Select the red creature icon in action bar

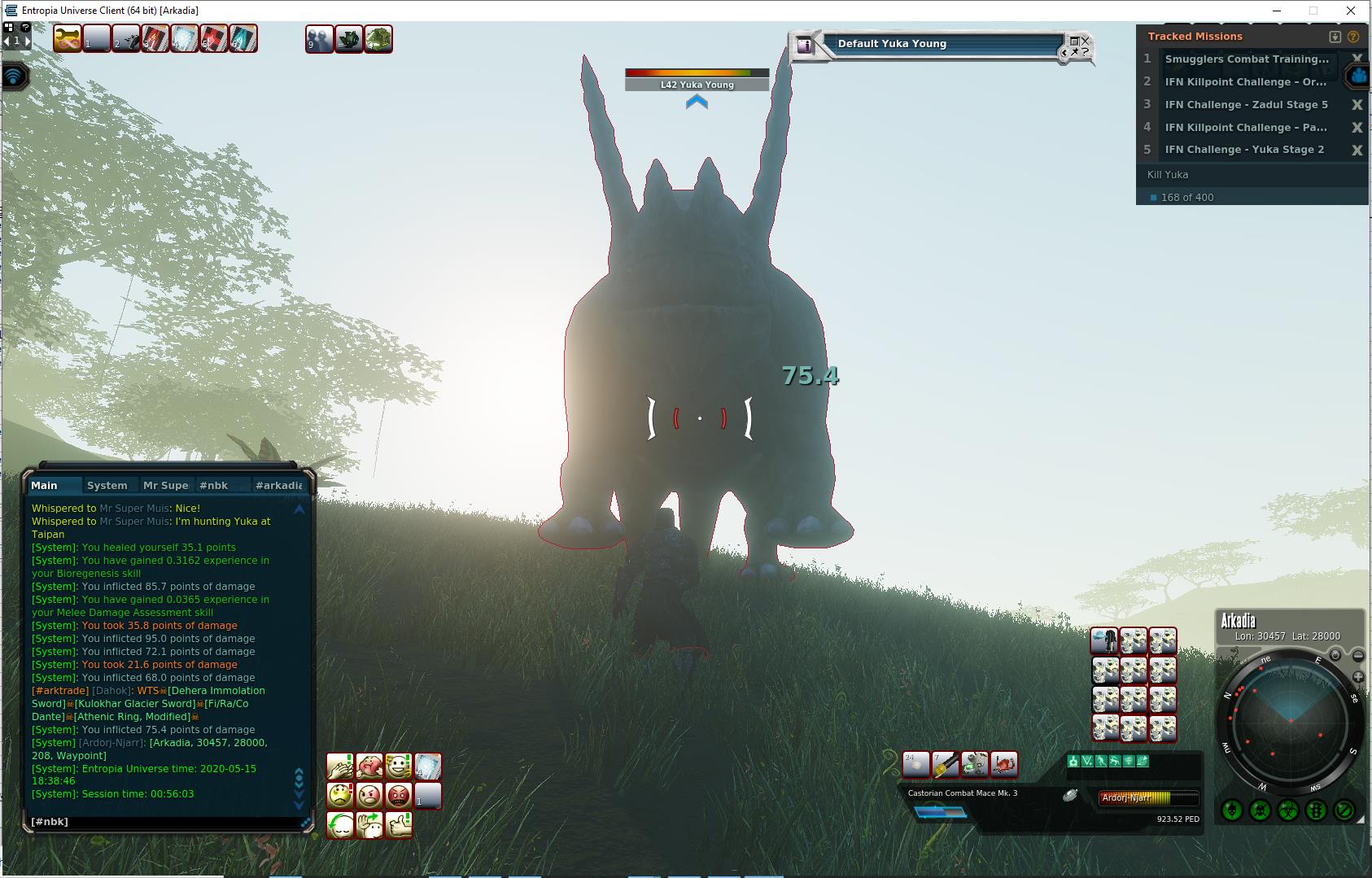[1004, 765]
